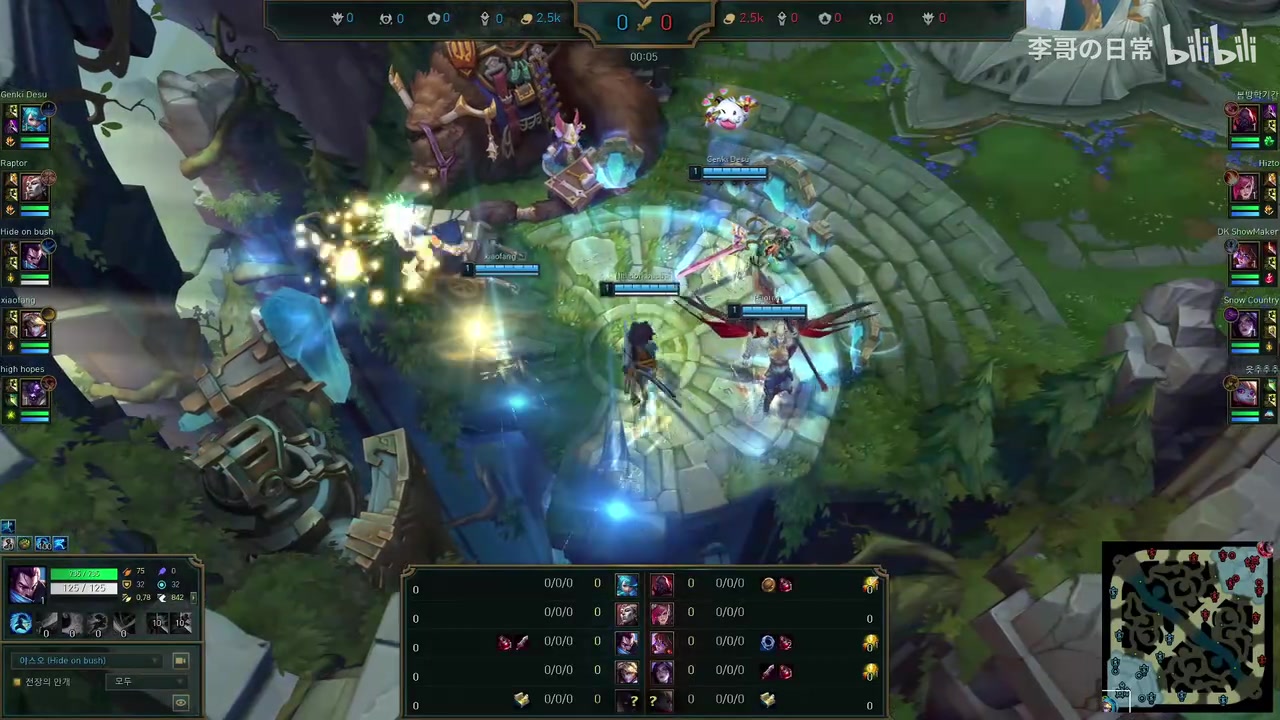Toggle the camera button beside the player dropdown

[181, 661]
